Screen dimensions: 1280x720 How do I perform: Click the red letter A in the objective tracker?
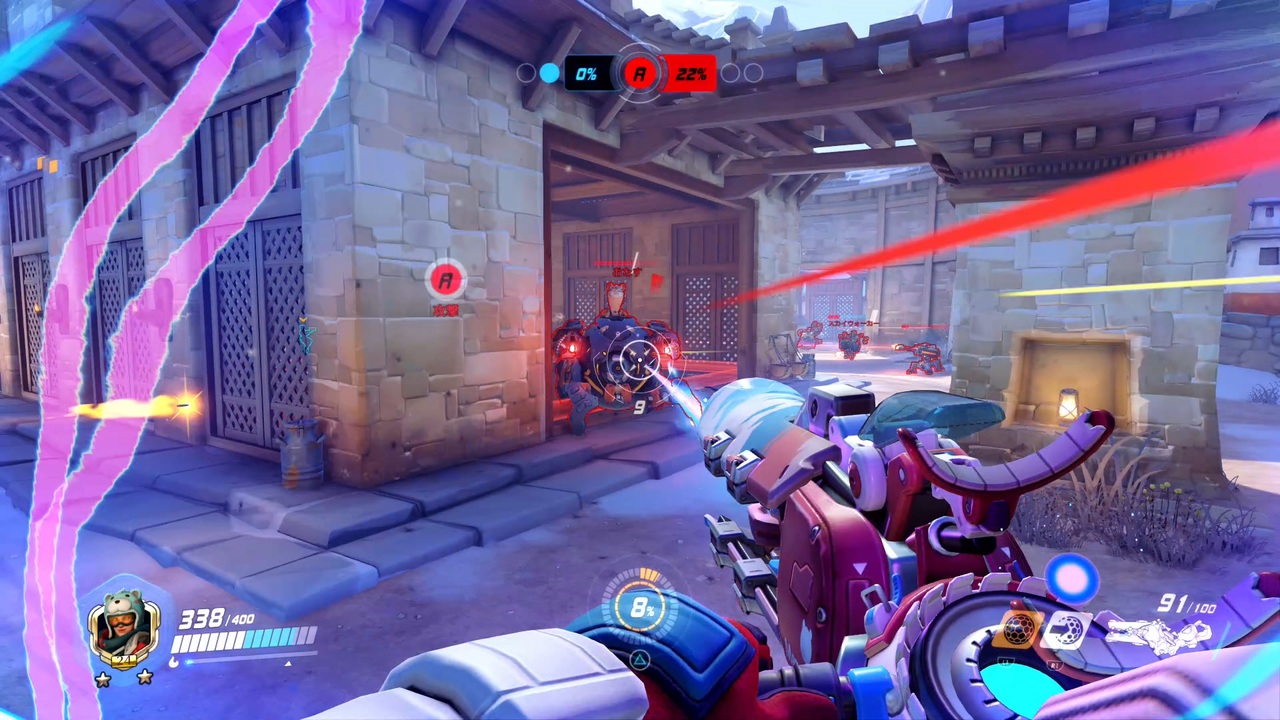639,72
